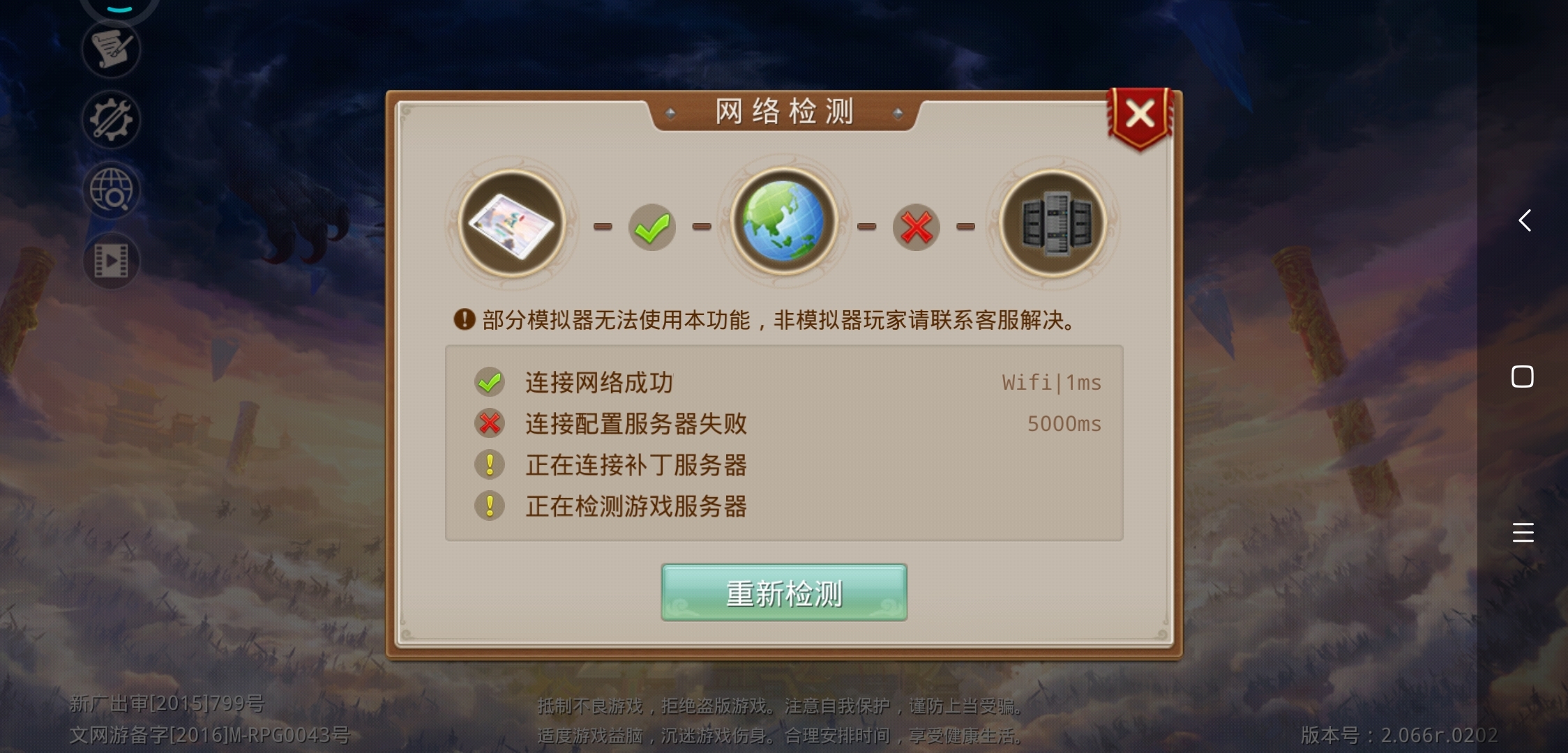Image resolution: width=1568 pixels, height=753 pixels.
Task: Click the video replay film icon
Action: click(x=112, y=261)
